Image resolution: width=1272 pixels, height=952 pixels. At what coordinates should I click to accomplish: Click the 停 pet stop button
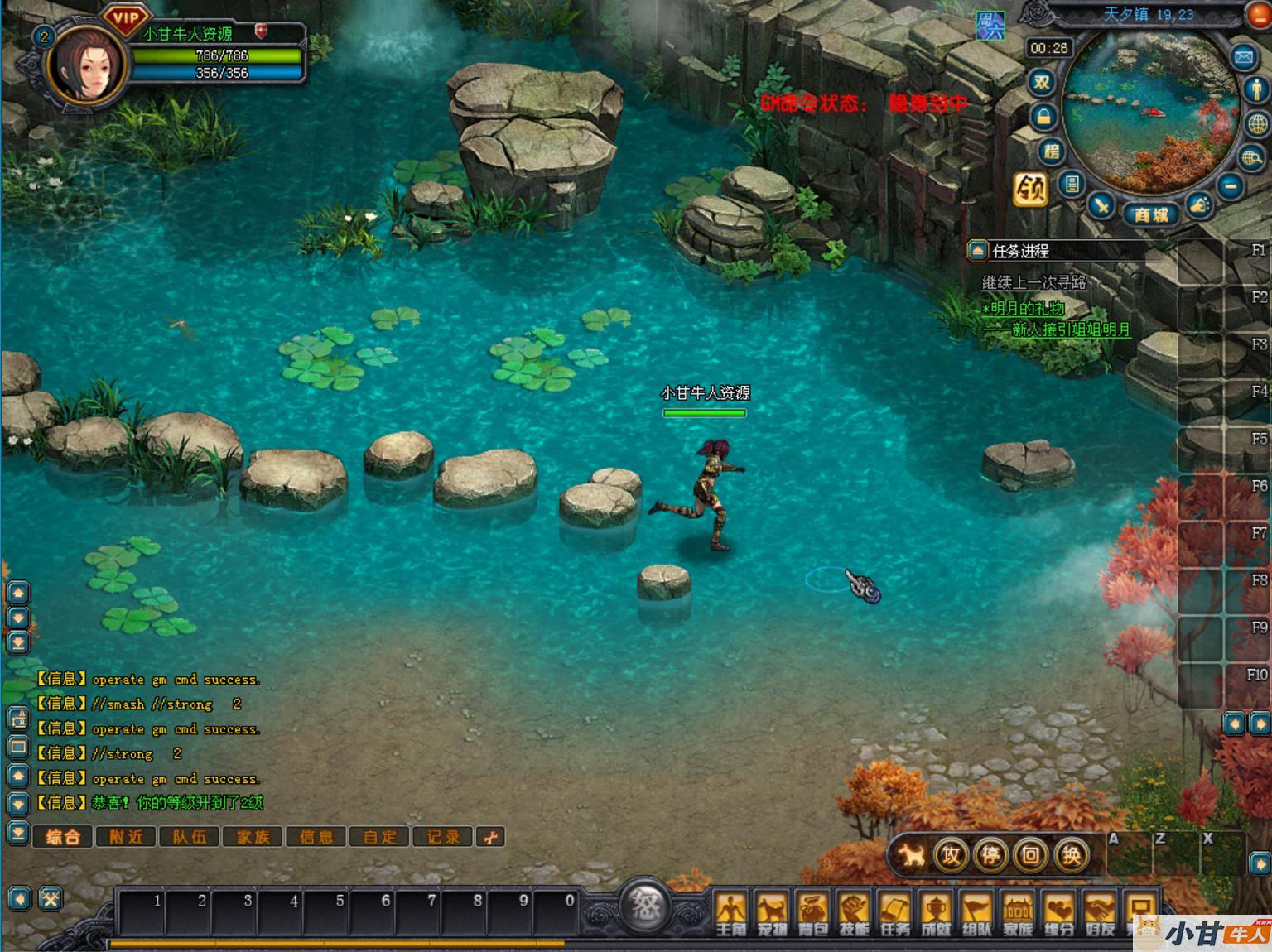click(990, 854)
